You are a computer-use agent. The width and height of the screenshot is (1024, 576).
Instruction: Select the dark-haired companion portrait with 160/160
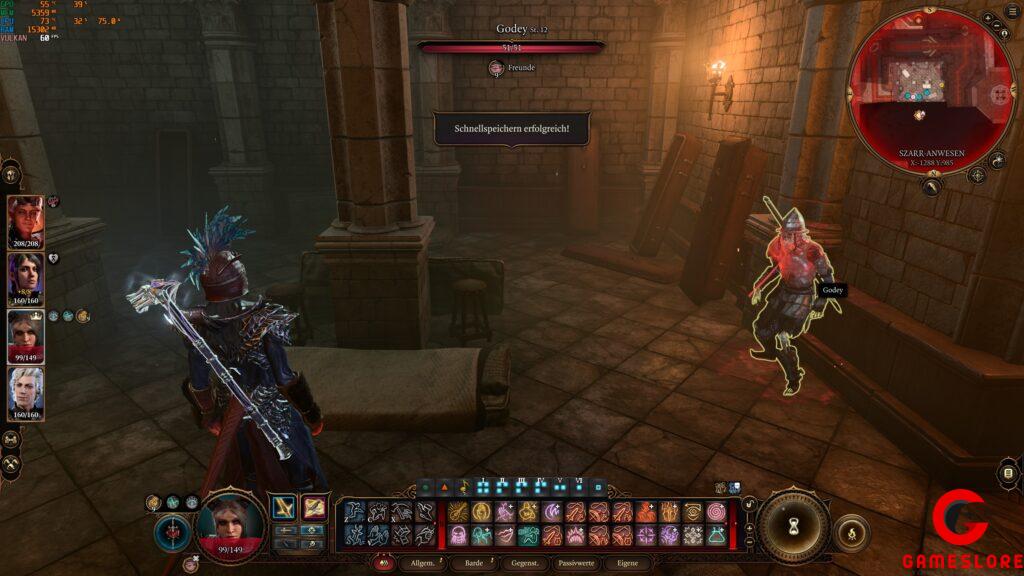(x=26, y=279)
